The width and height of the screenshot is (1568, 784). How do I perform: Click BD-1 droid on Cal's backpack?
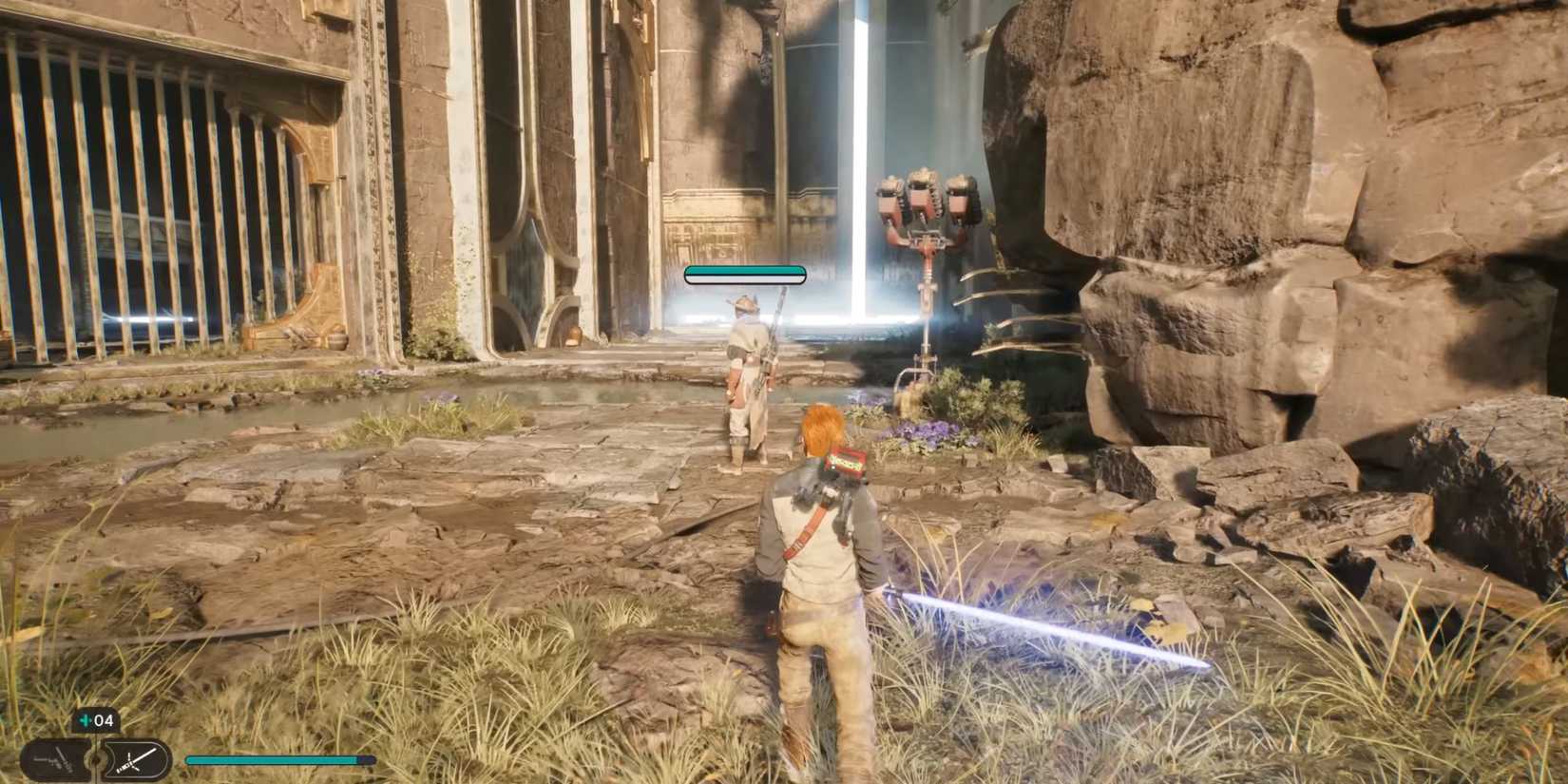coord(841,466)
